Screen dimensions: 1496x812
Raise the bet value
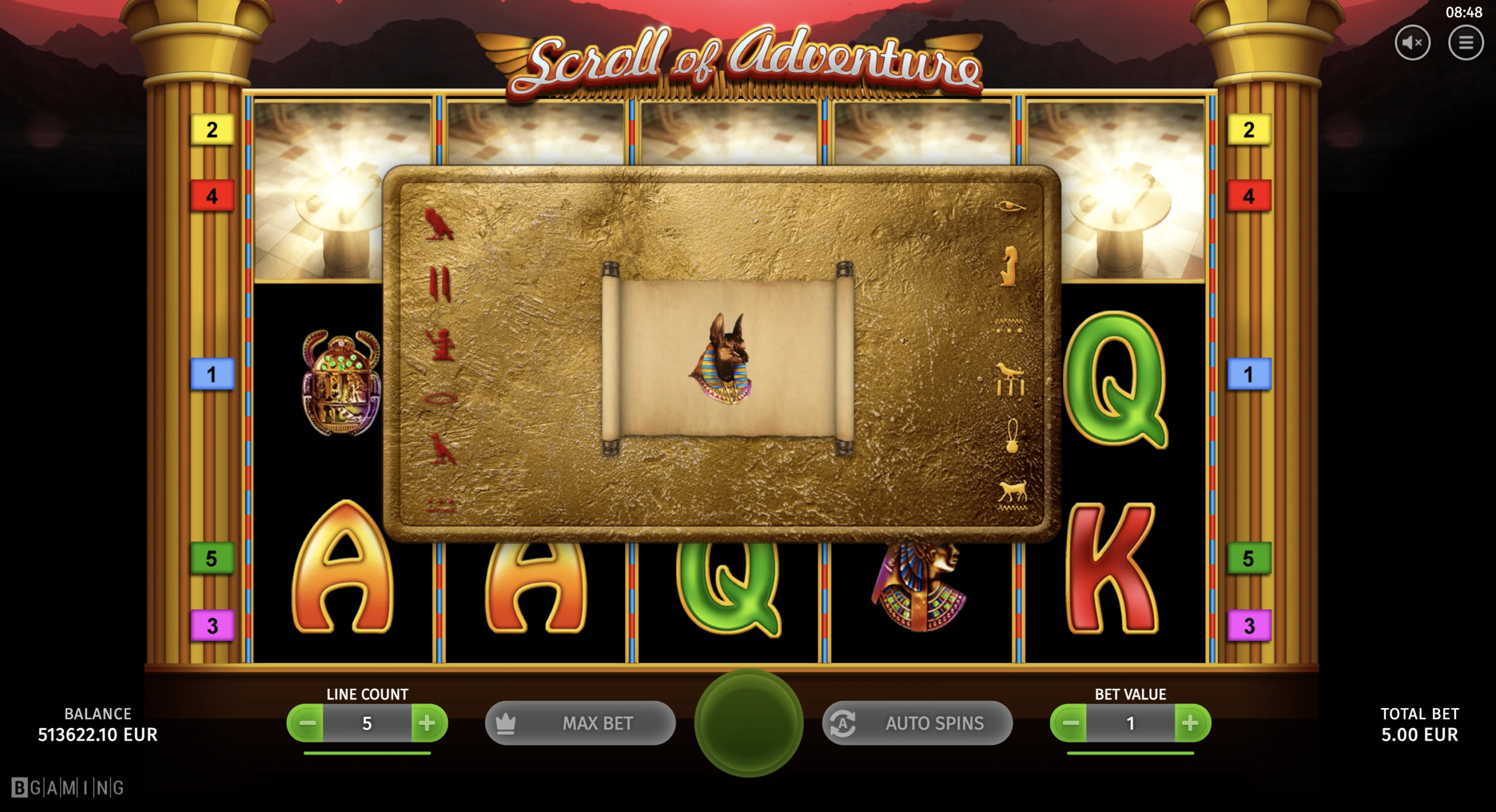tap(1191, 723)
